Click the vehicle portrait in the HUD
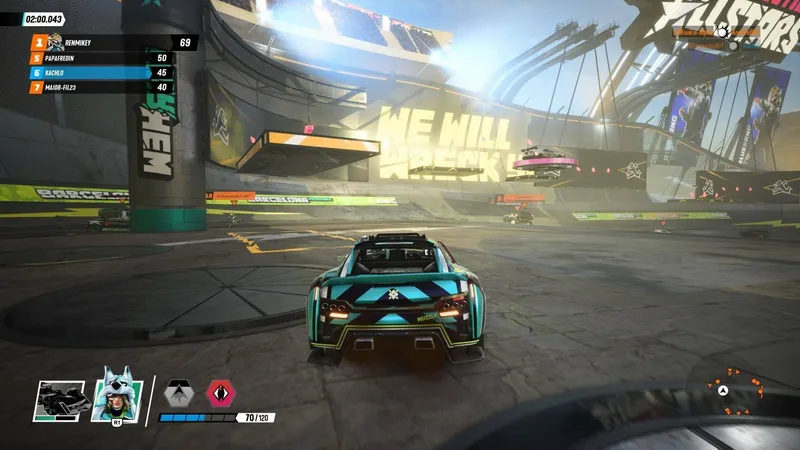Image resolution: width=800 pixels, height=450 pixels. (x=64, y=400)
